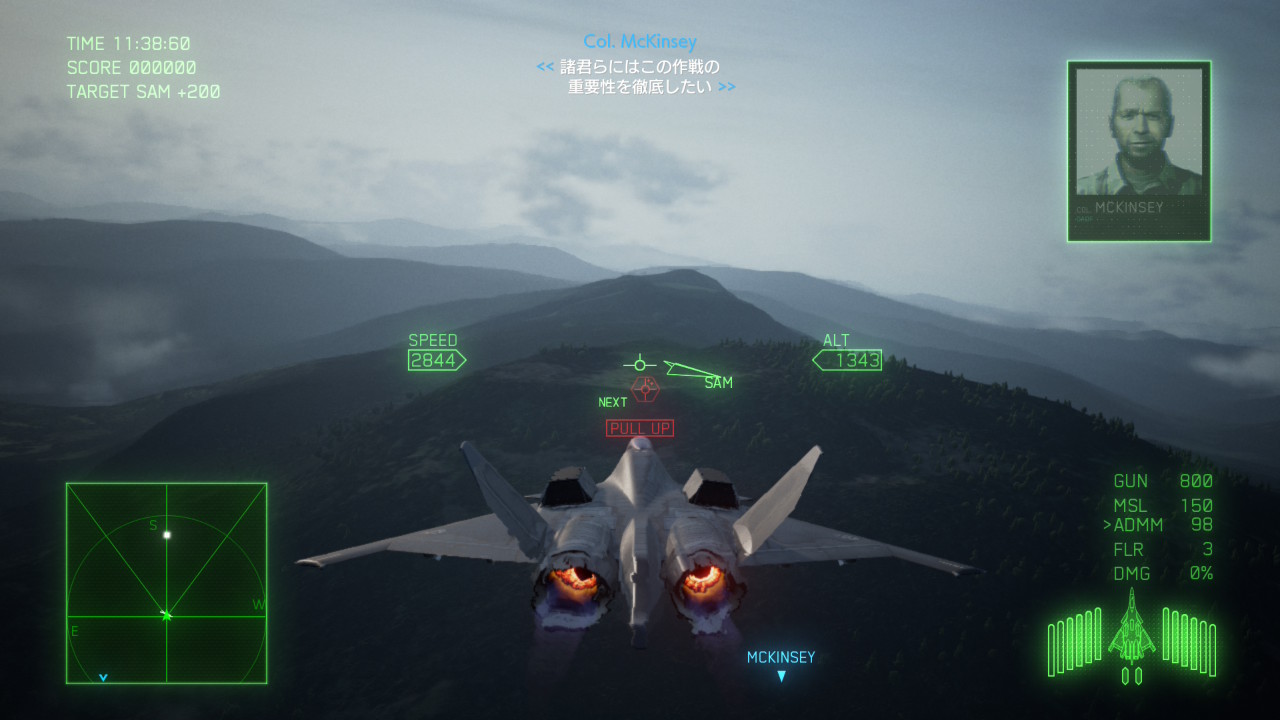Click the aircraft damage status icon
Screen dimensions: 1280x720
[1132, 635]
